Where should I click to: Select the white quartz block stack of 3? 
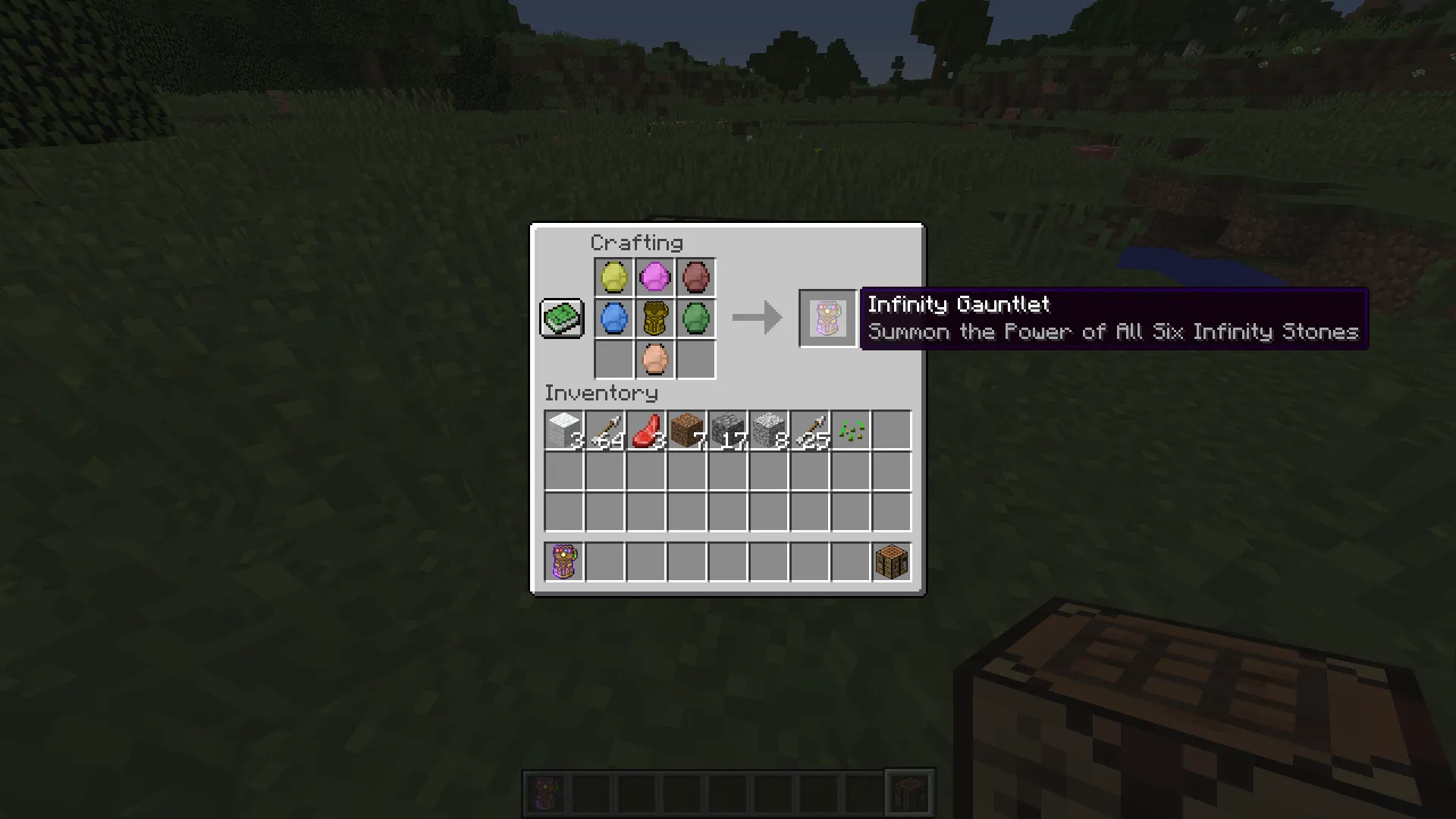tap(563, 430)
